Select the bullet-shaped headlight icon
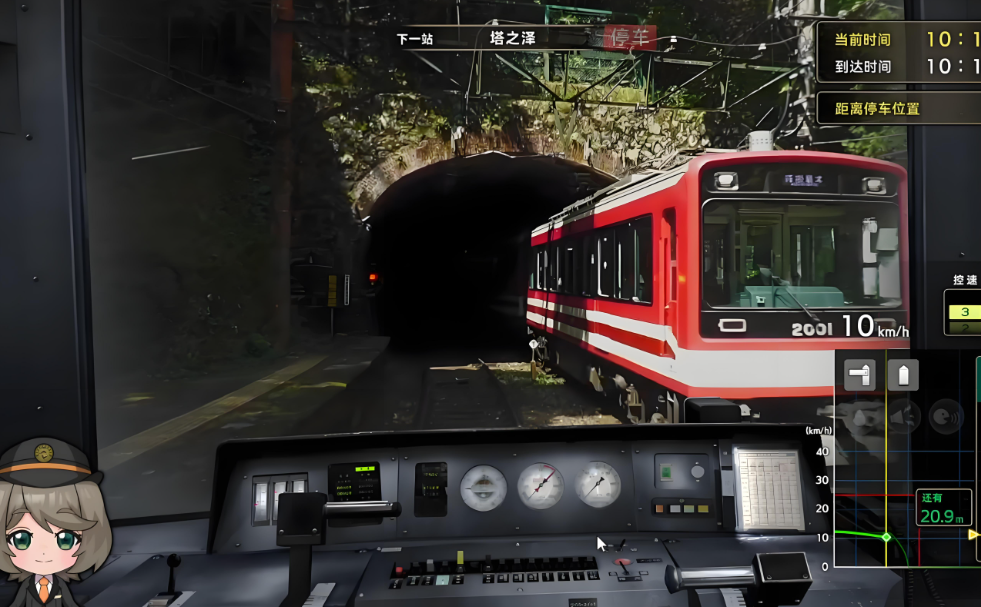Viewport: 981px width, 607px height. coord(903,375)
